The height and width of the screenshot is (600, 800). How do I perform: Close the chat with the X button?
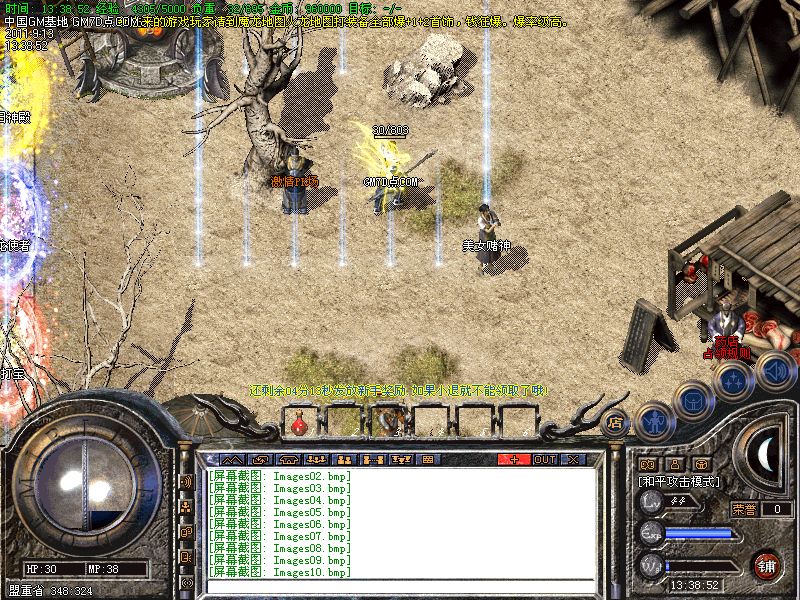point(573,459)
